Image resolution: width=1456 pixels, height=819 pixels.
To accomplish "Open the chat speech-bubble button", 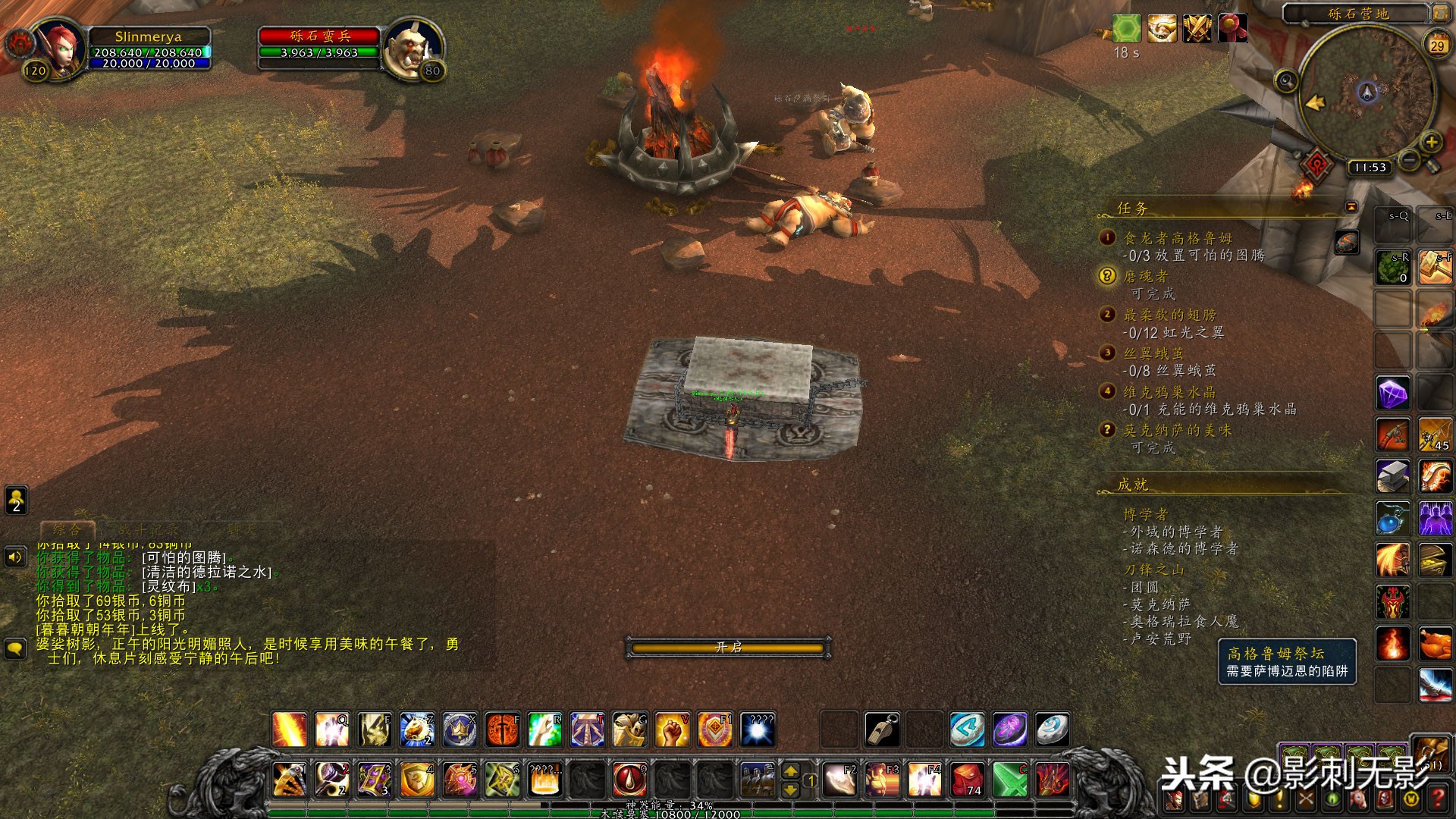I will pyautogui.click(x=15, y=649).
